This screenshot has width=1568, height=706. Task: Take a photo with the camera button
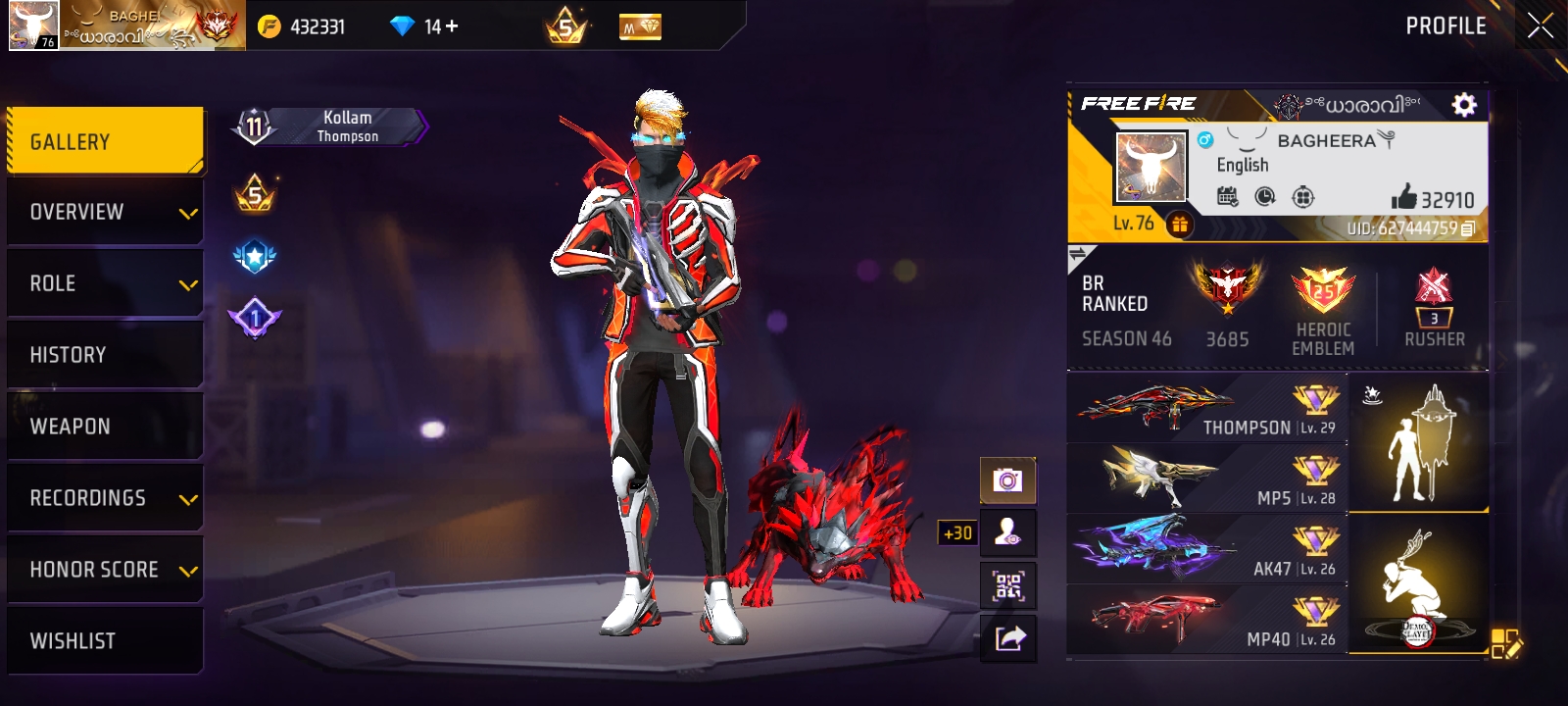point(1007,480)
